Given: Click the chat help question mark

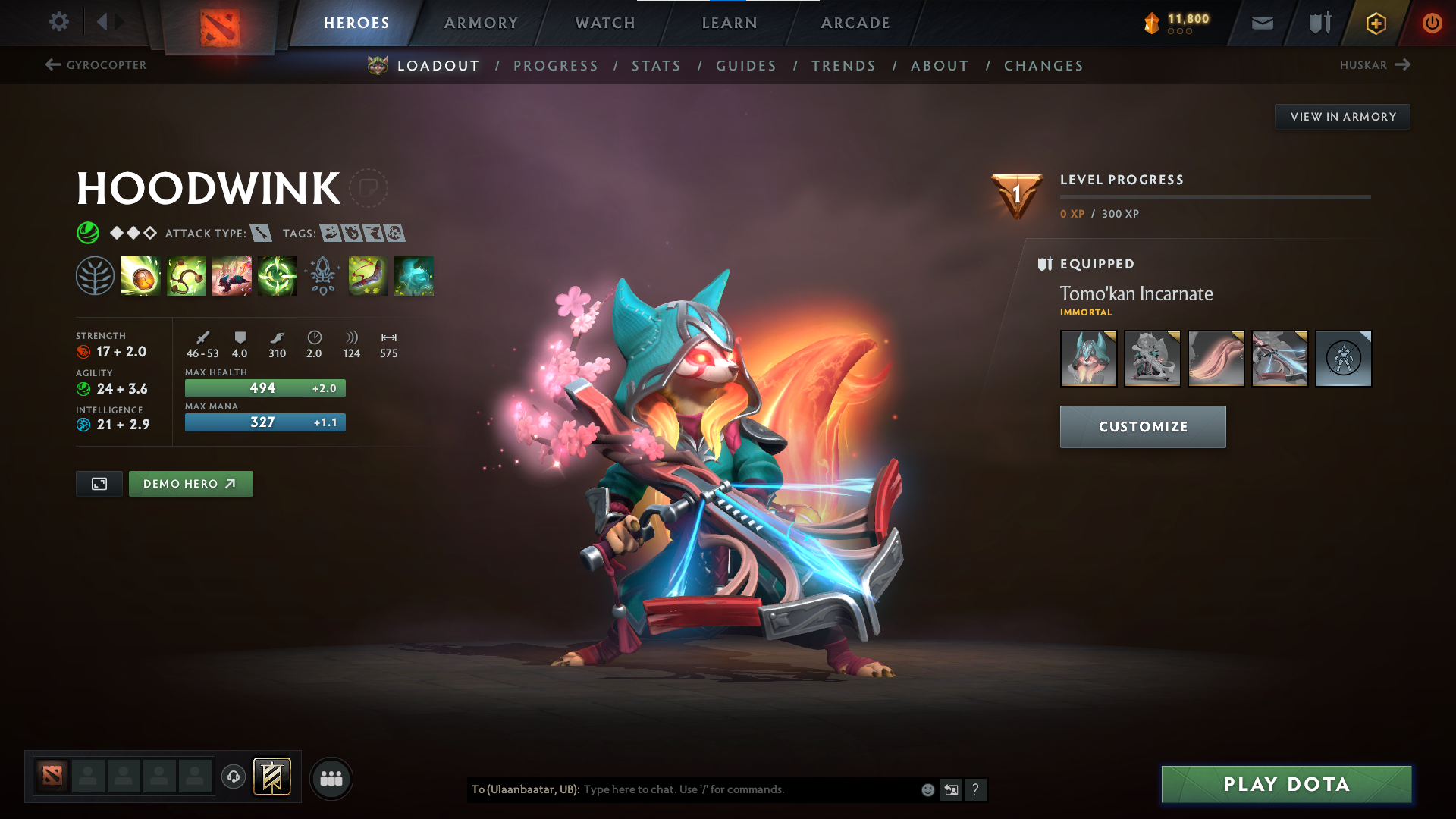Looking at the screenshot, I should (976, 789).
